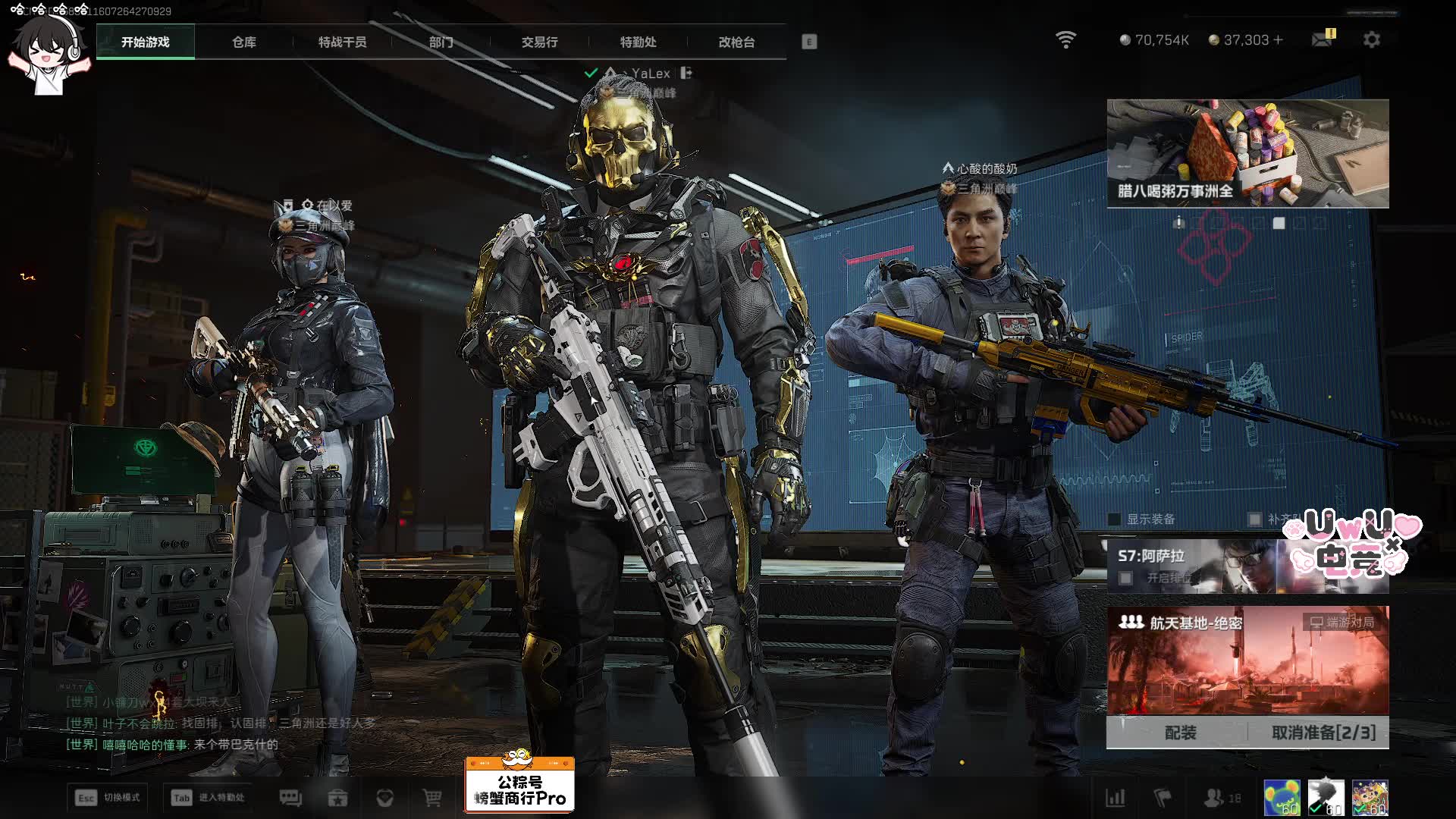1456x819 pixels.
Task: Open the bar chart statistics icon
Action: [1116, 798]
